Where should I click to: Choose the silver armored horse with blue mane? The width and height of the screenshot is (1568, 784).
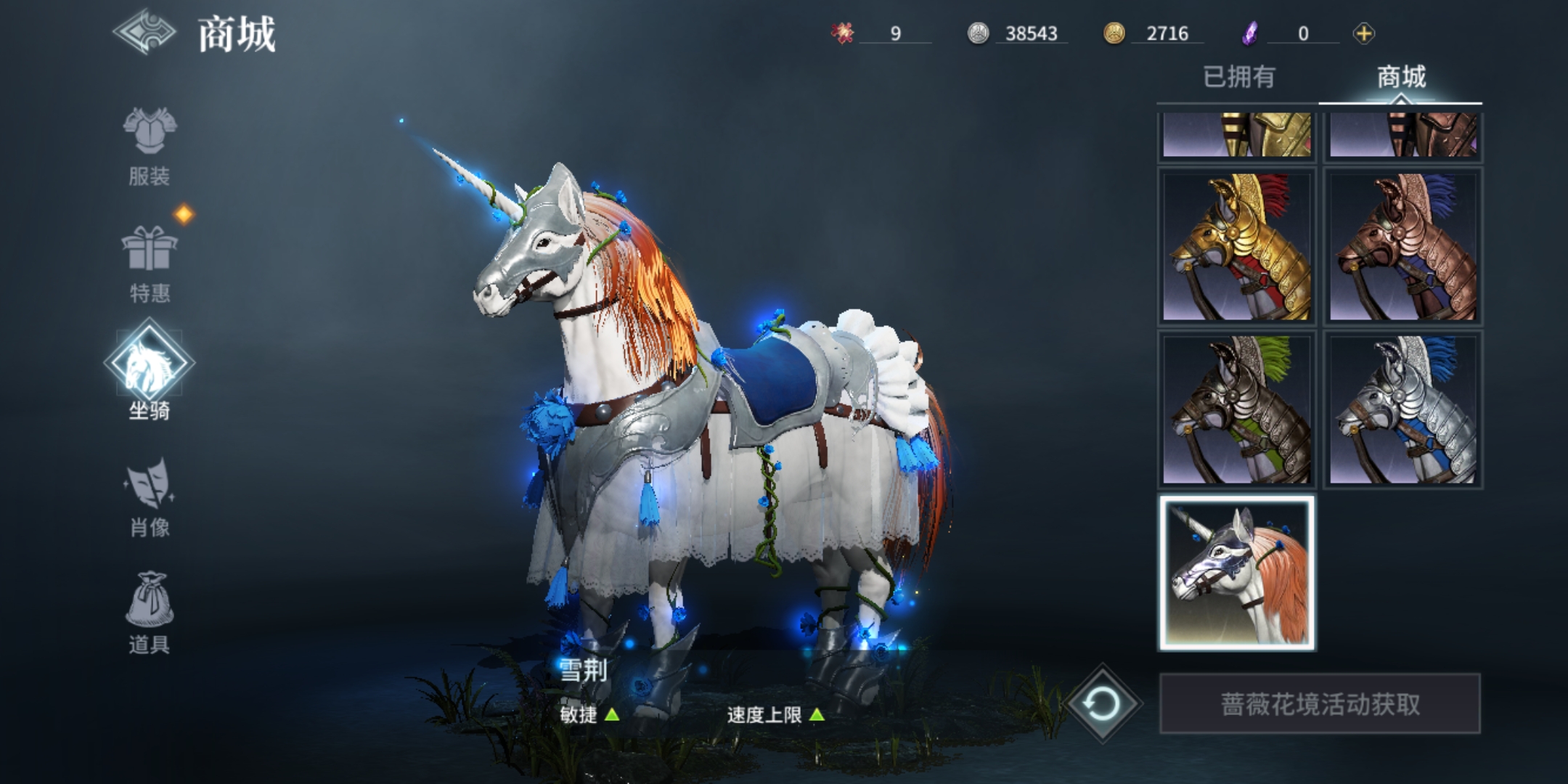(1402, 410)
